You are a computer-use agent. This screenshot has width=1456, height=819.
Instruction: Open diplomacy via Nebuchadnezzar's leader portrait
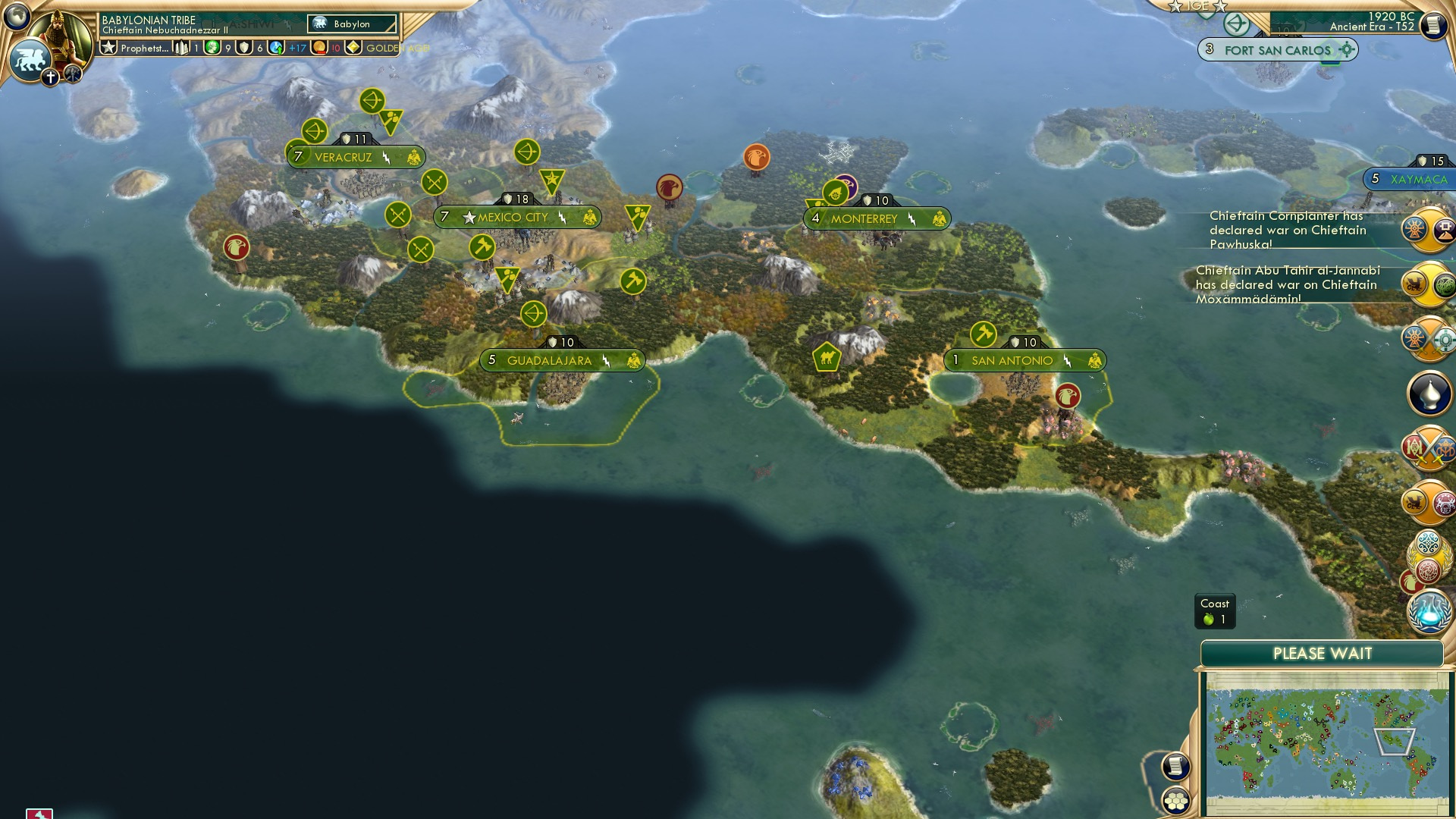[x=59, y=32]
